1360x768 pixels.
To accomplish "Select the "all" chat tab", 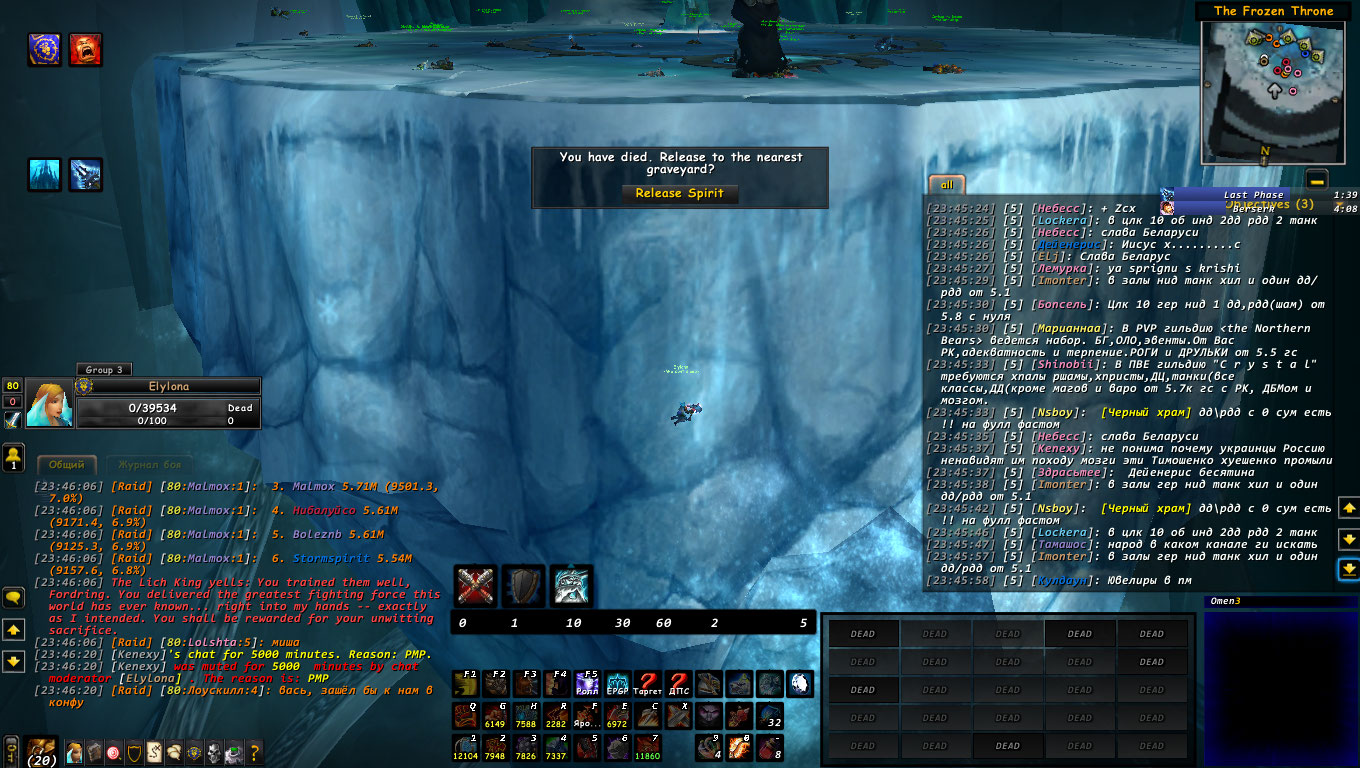I will click(x=946, y=185).
